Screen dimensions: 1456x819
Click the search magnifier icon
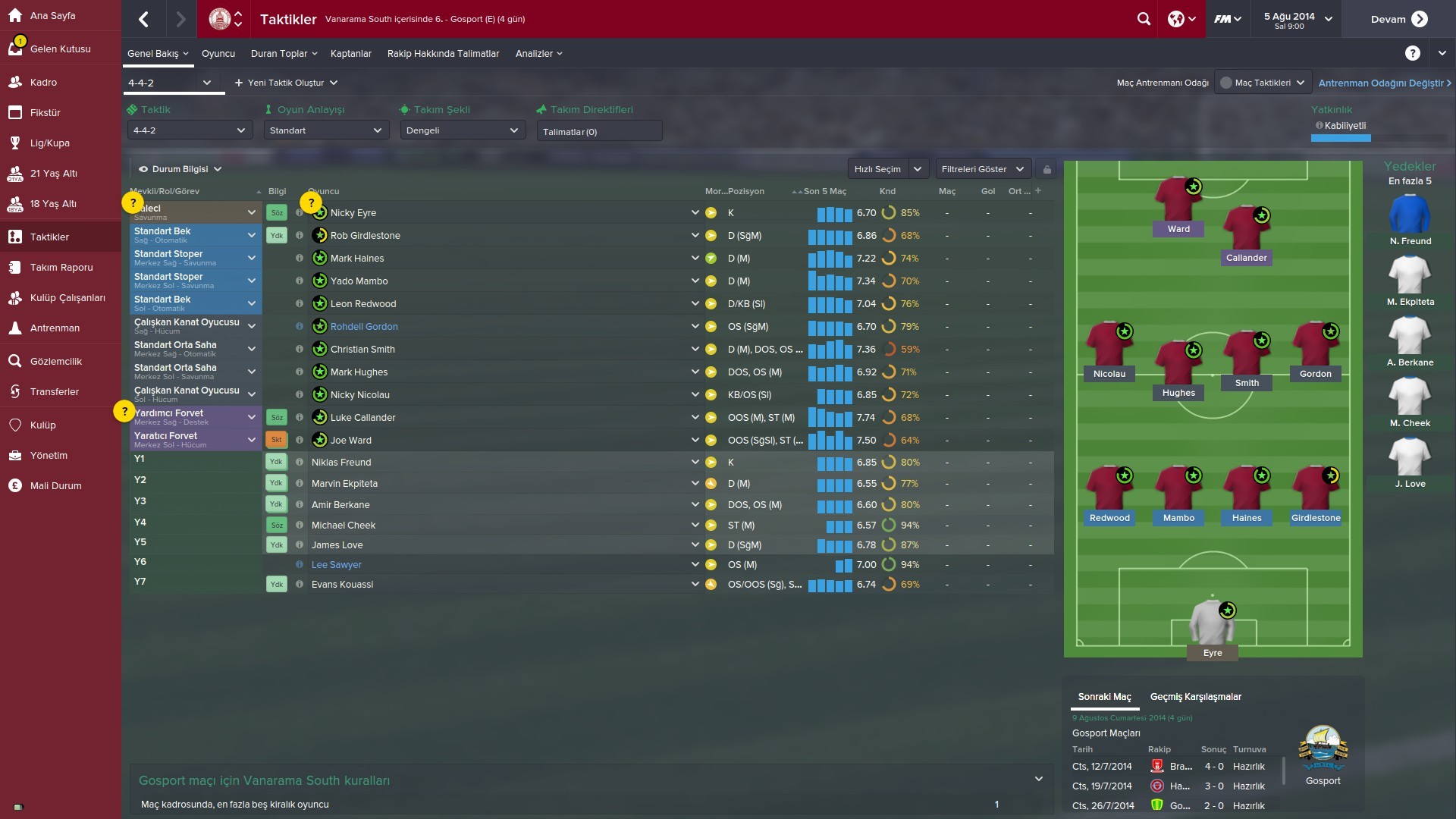click(x=1144, y=19)
